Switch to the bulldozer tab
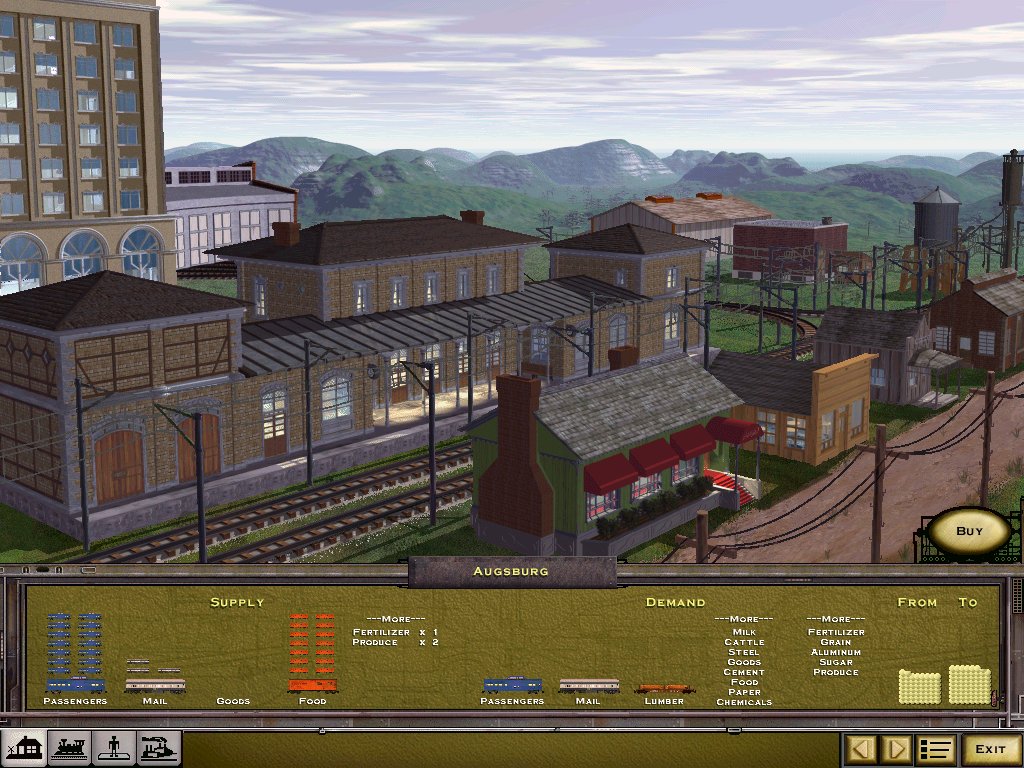Screen dimensions: 1024x768 tap(158, 748)
